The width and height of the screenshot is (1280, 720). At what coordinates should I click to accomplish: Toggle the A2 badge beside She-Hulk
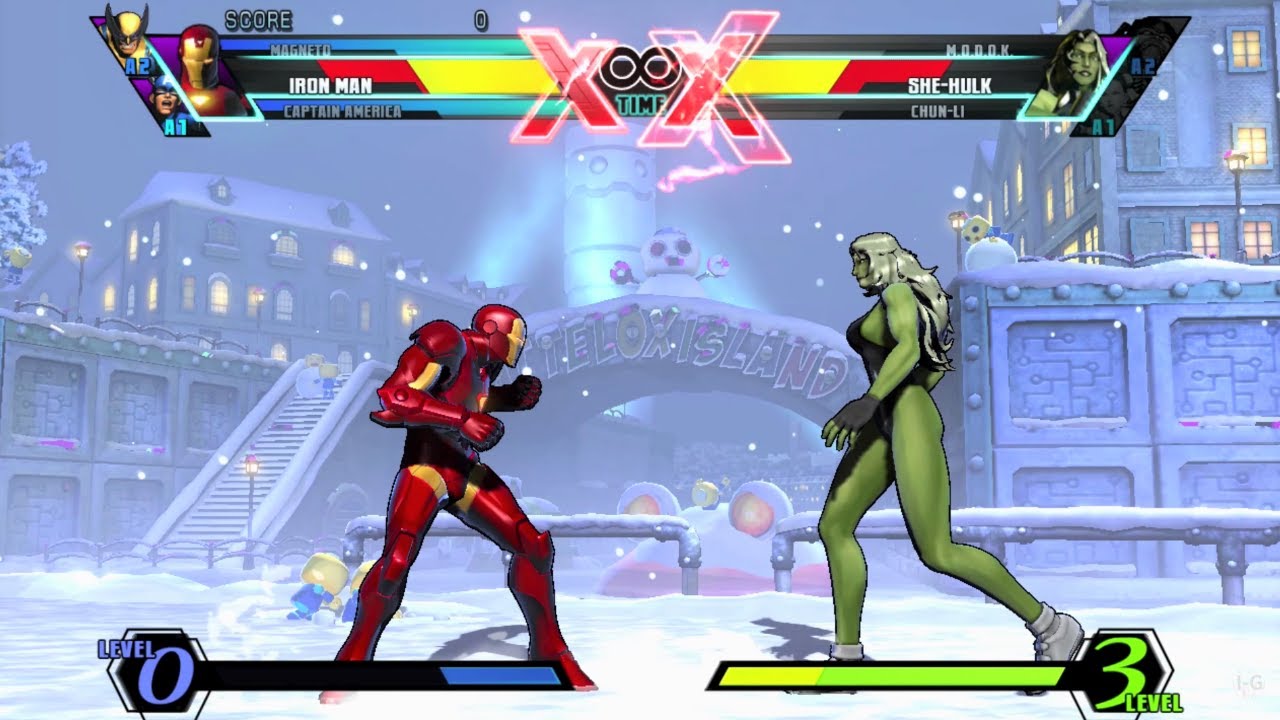pyautogui.click(x=1143, y=65)
